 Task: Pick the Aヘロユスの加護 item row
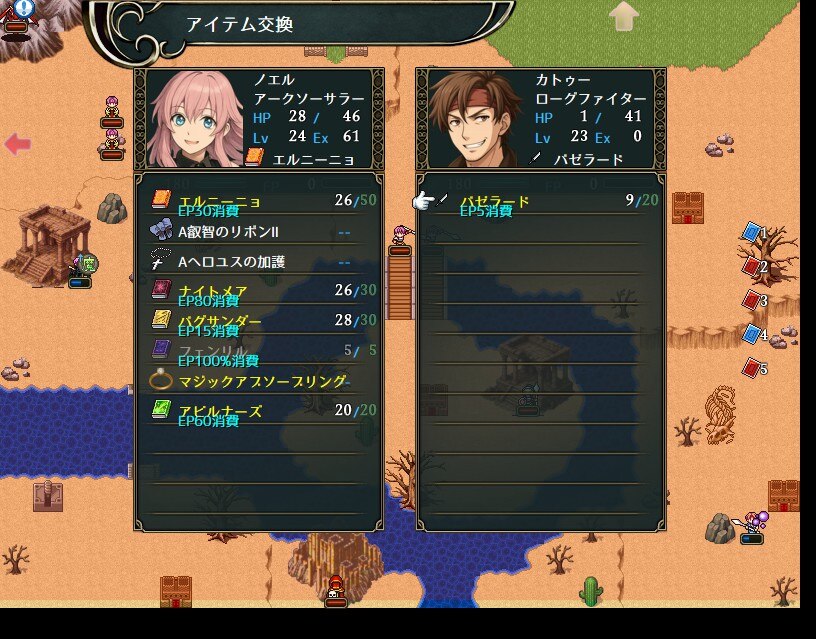pyautogui.click(x=258, y=262)
